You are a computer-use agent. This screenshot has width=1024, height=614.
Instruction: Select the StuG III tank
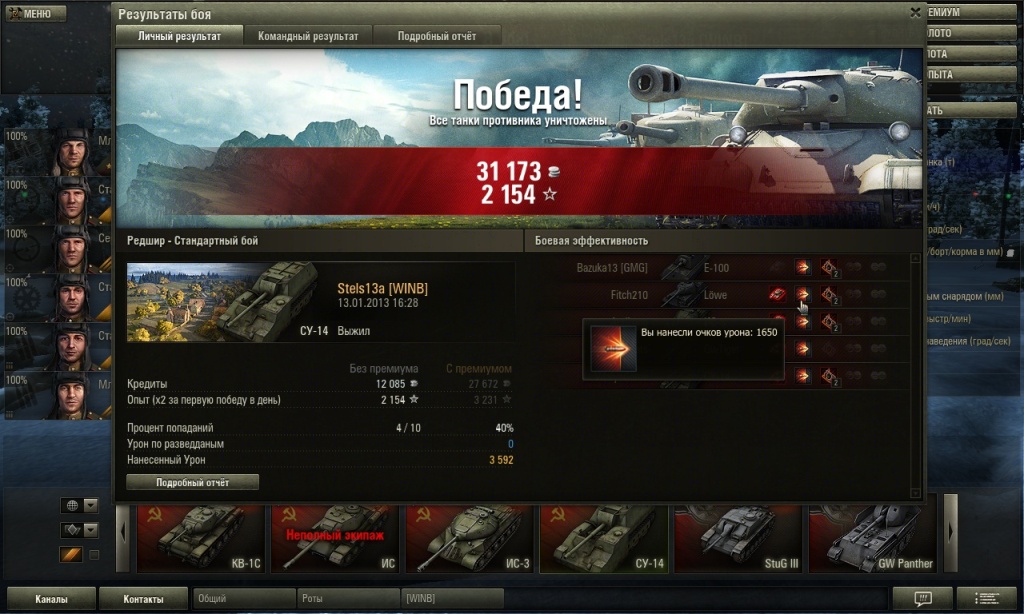point(738,539)
